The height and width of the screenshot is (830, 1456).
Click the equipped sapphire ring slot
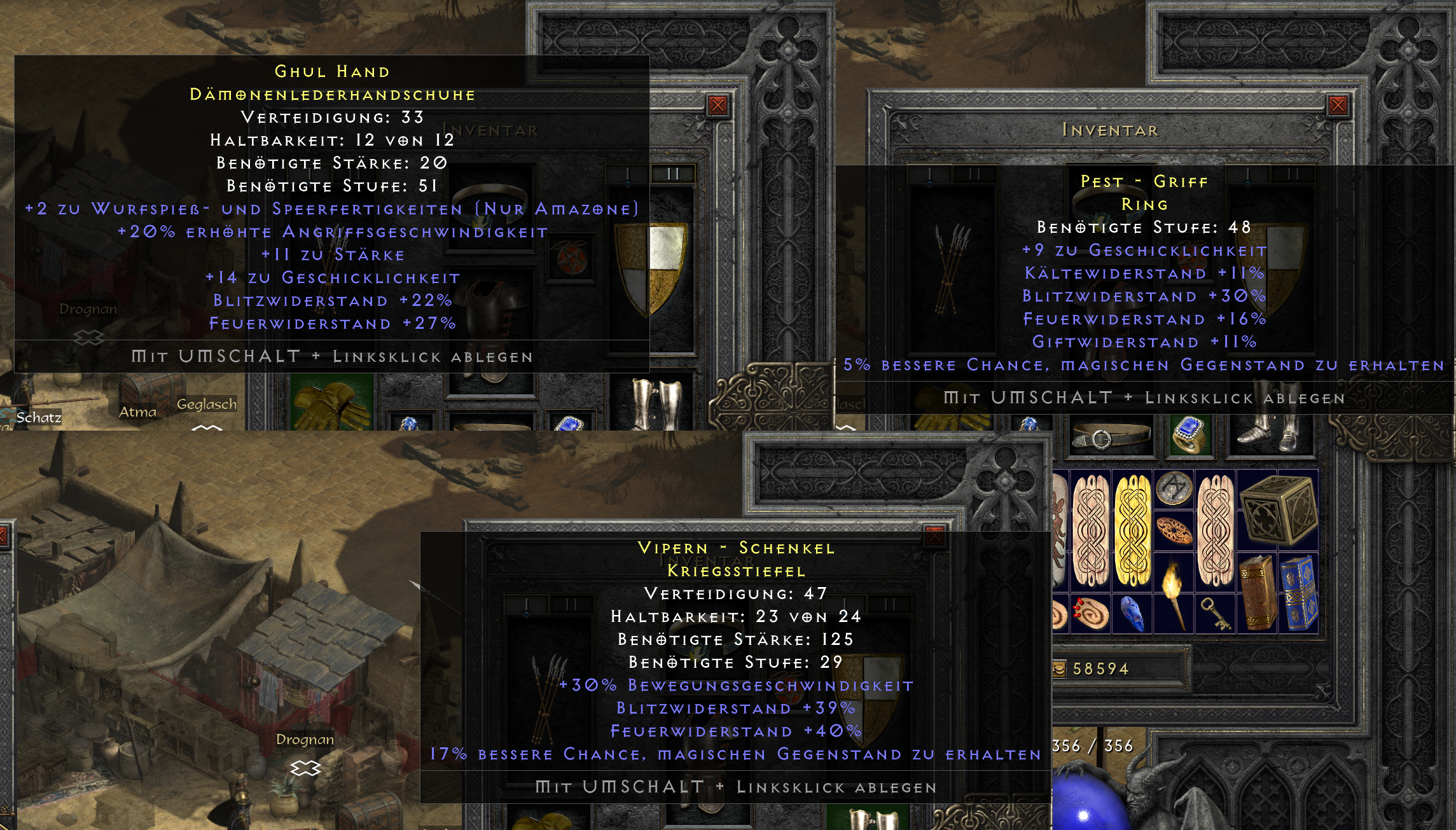coord(1189,434)
